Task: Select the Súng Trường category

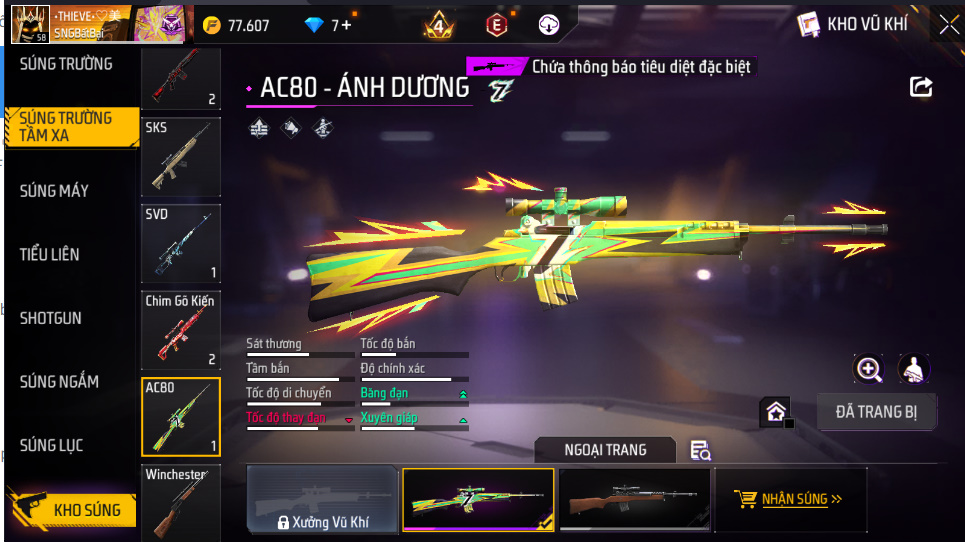Action: tap(66, 64)
